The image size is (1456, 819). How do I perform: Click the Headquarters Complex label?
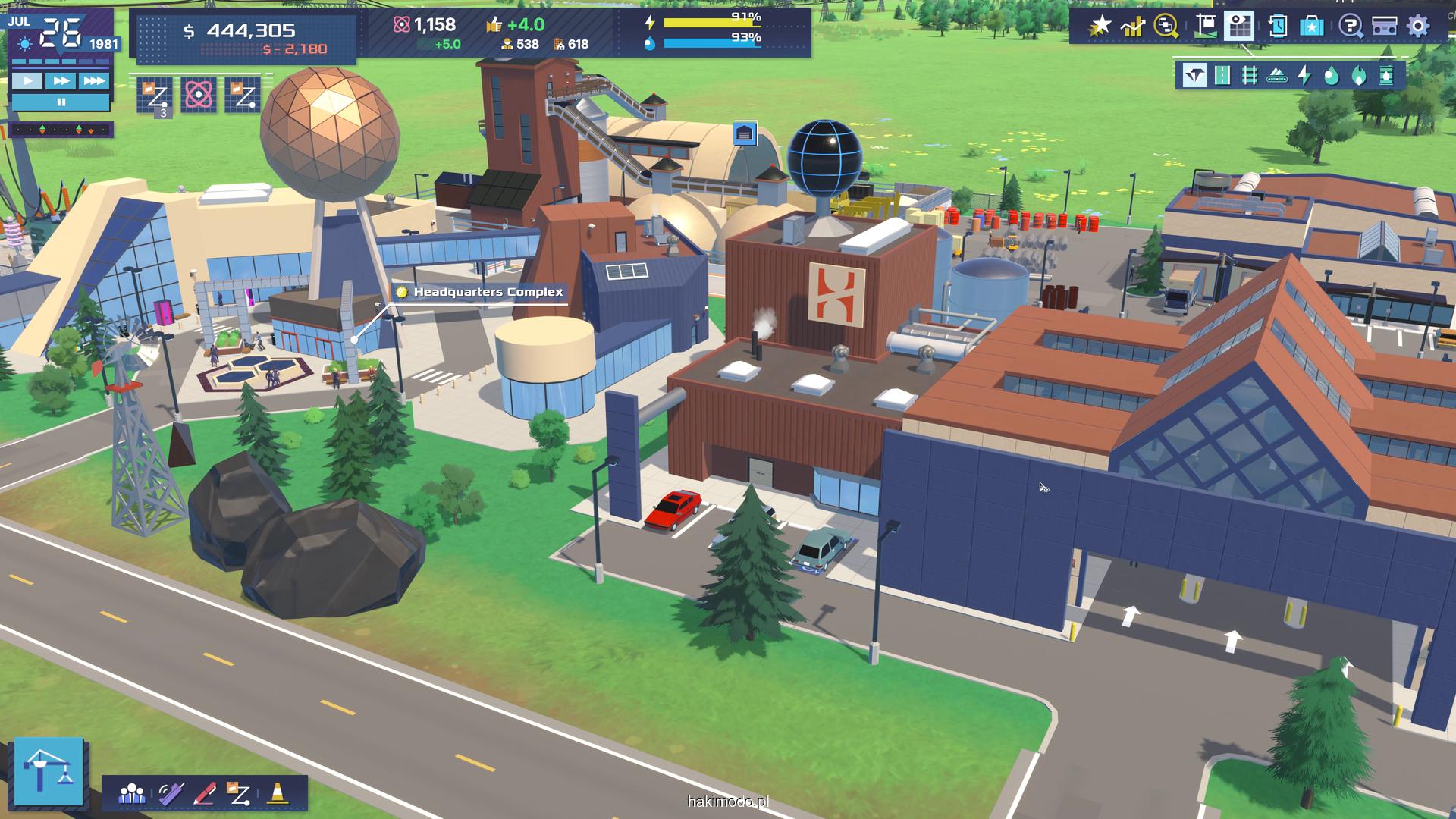[x=488, y=292]
